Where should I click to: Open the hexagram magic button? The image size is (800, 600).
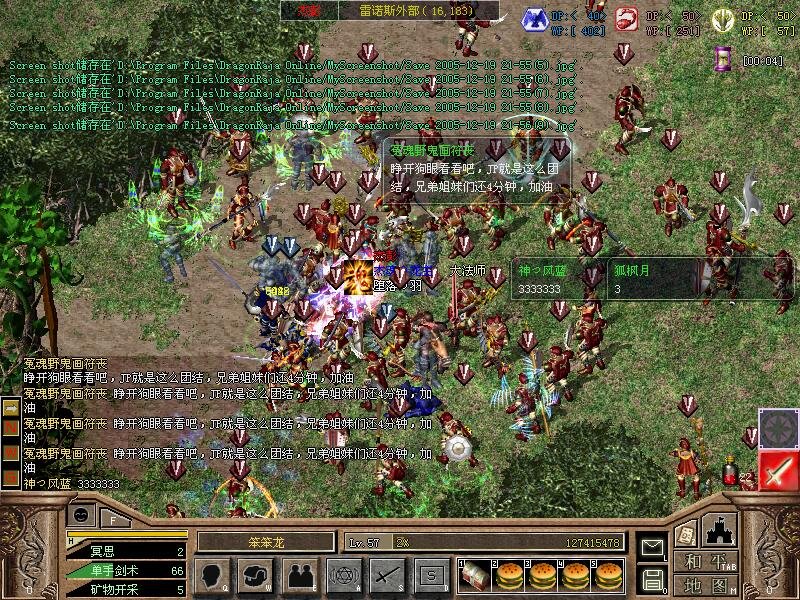coord(342,575)
